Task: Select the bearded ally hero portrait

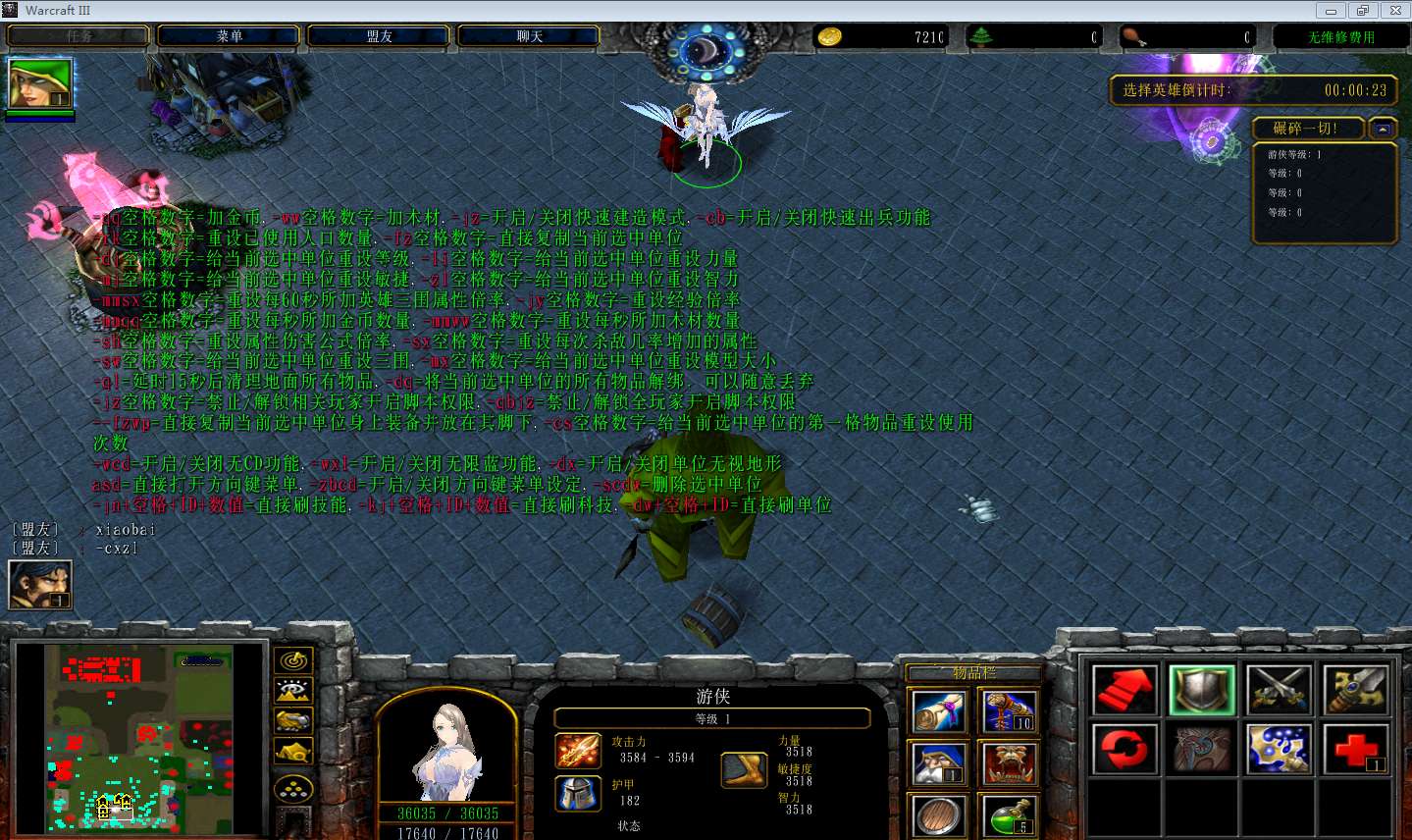Action: click(x=40, y=585)
